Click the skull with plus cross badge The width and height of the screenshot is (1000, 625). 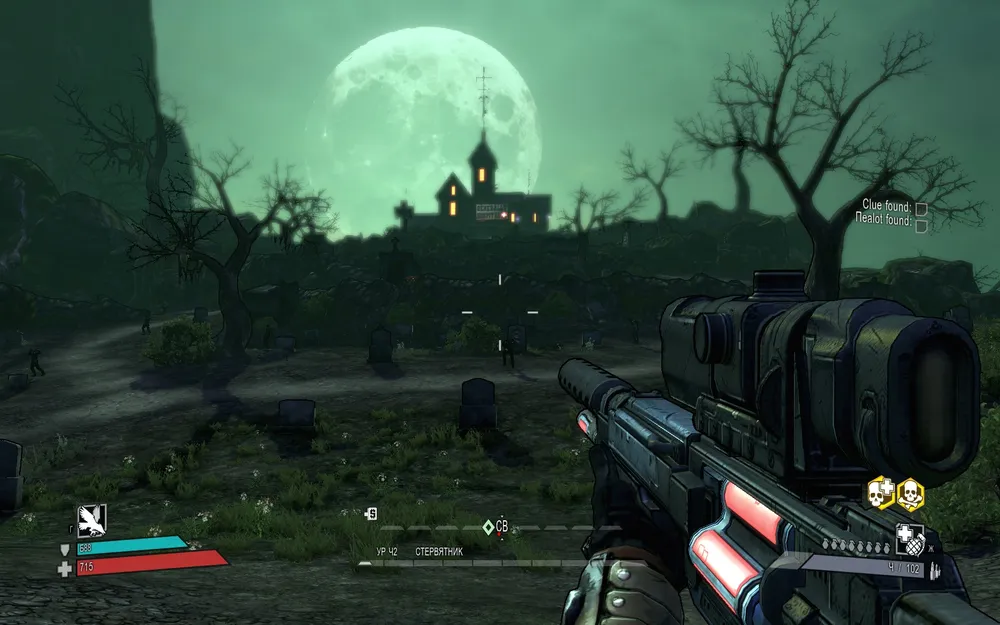point(880,492)
